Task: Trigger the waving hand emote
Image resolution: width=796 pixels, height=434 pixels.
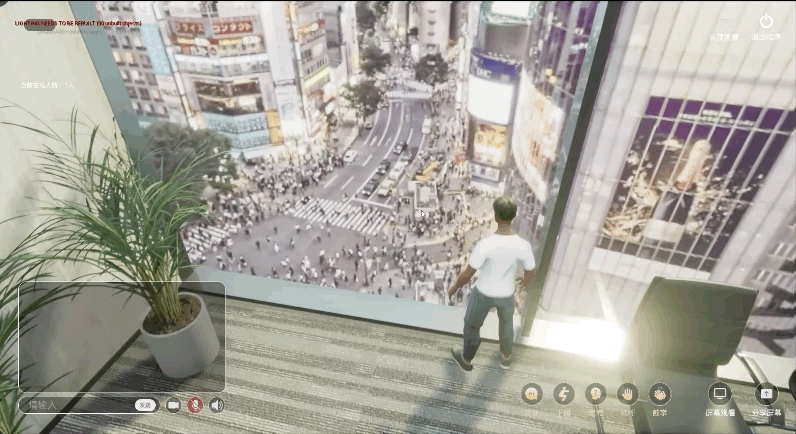Action: 627,394
